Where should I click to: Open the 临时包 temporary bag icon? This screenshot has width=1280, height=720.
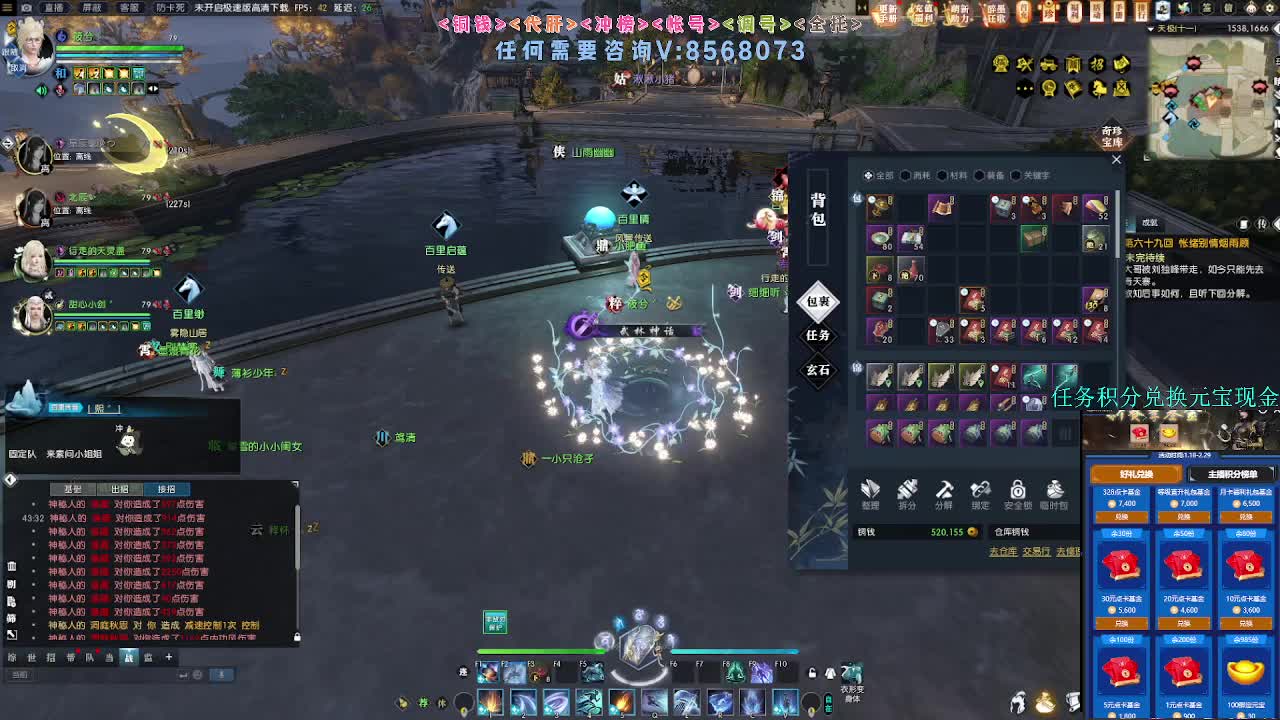pos(1053,493)
